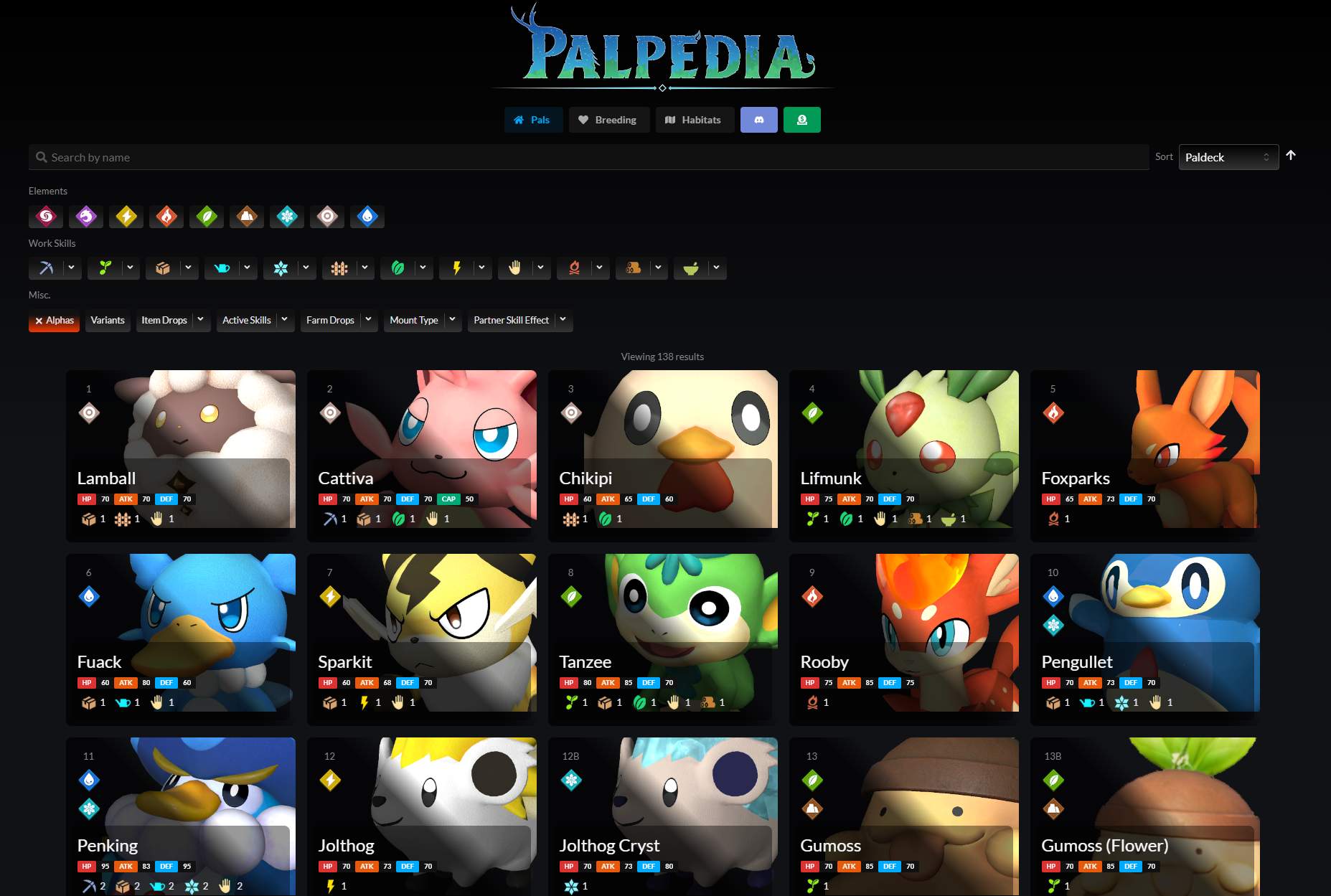The image size is (1331, 896).
Task: Open the Habitats section
Action: [694, 120]
